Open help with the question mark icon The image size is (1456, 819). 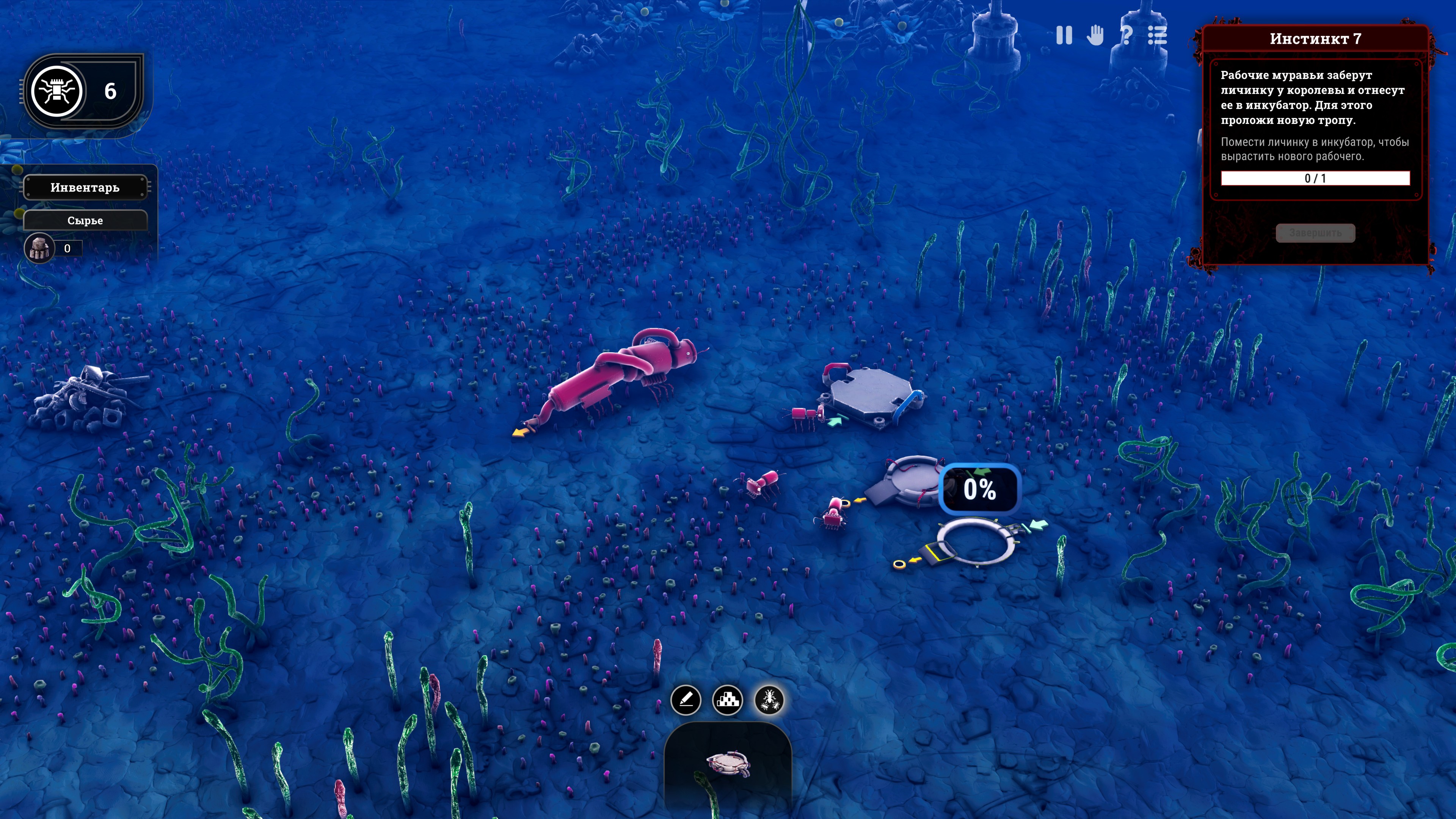(1126, 36)
